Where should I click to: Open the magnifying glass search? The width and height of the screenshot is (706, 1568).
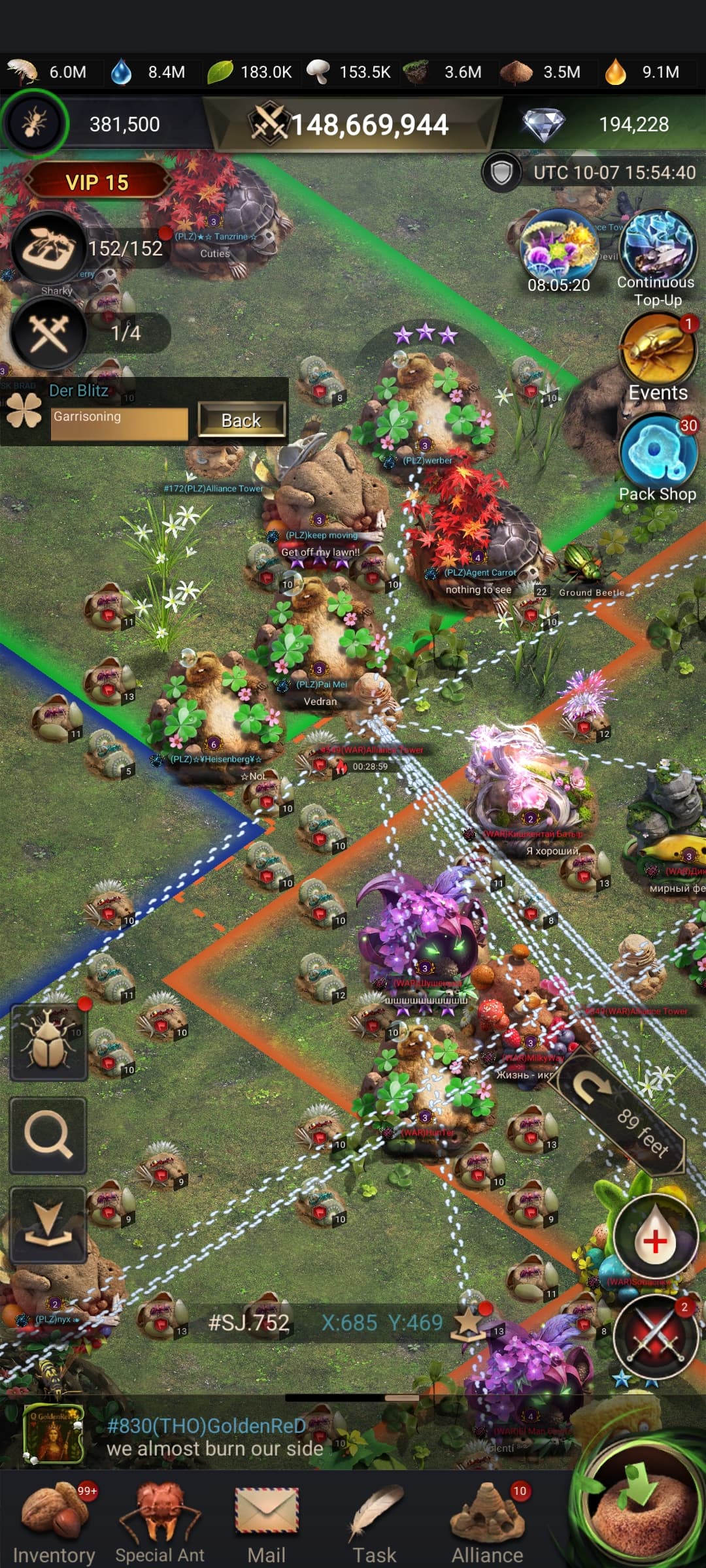(48, 1135)
